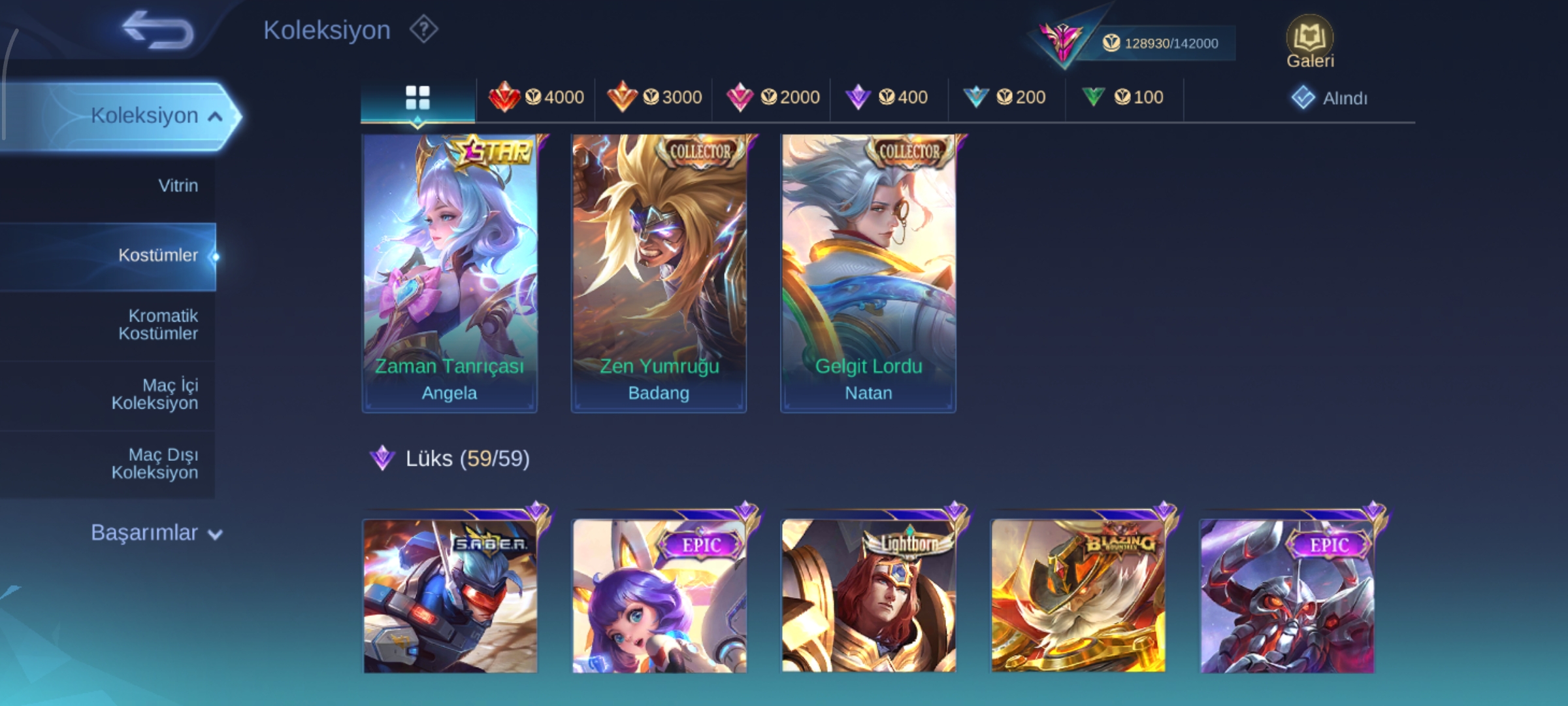Open Maç Dışı Koleksiyon
This screenshot has width=1568, height=706.
click(155, 463)
